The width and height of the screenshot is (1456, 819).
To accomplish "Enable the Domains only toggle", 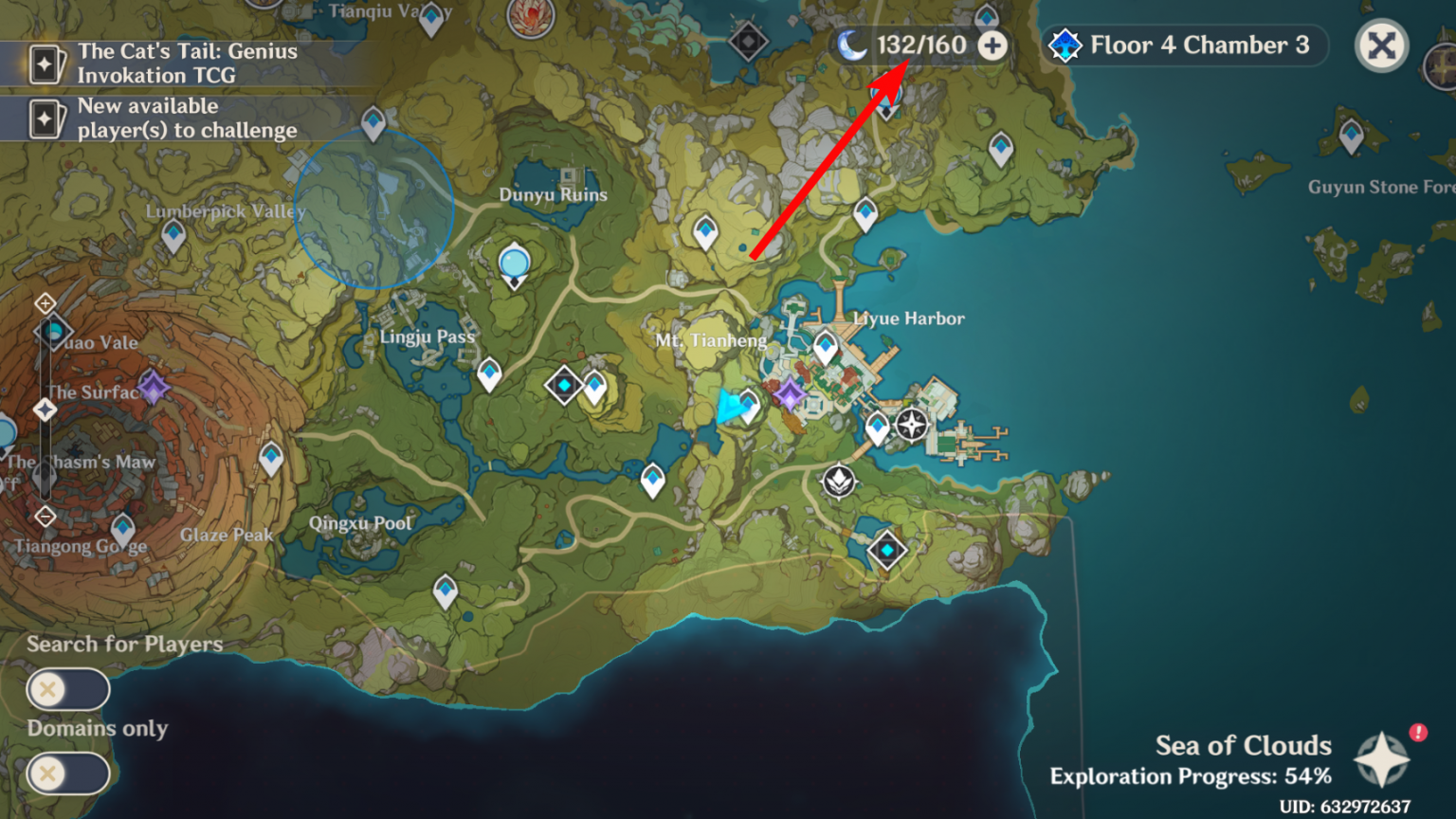I will coord(66,773).
